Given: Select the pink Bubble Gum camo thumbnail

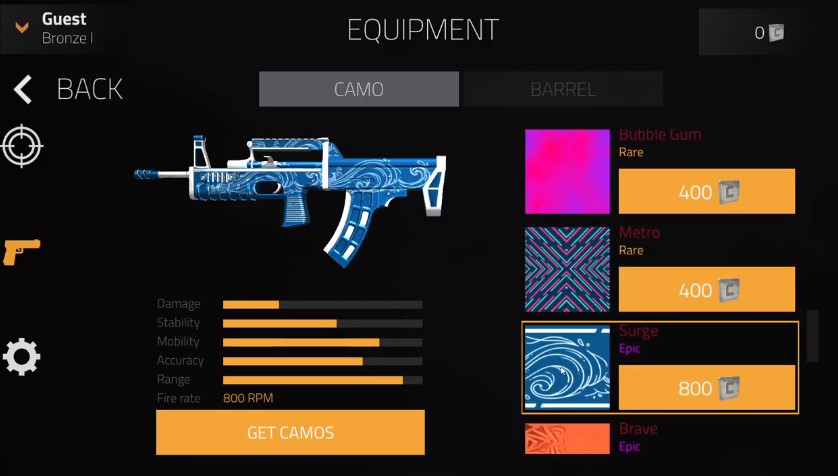Looking at the screenshot, I should coord(567,171).
